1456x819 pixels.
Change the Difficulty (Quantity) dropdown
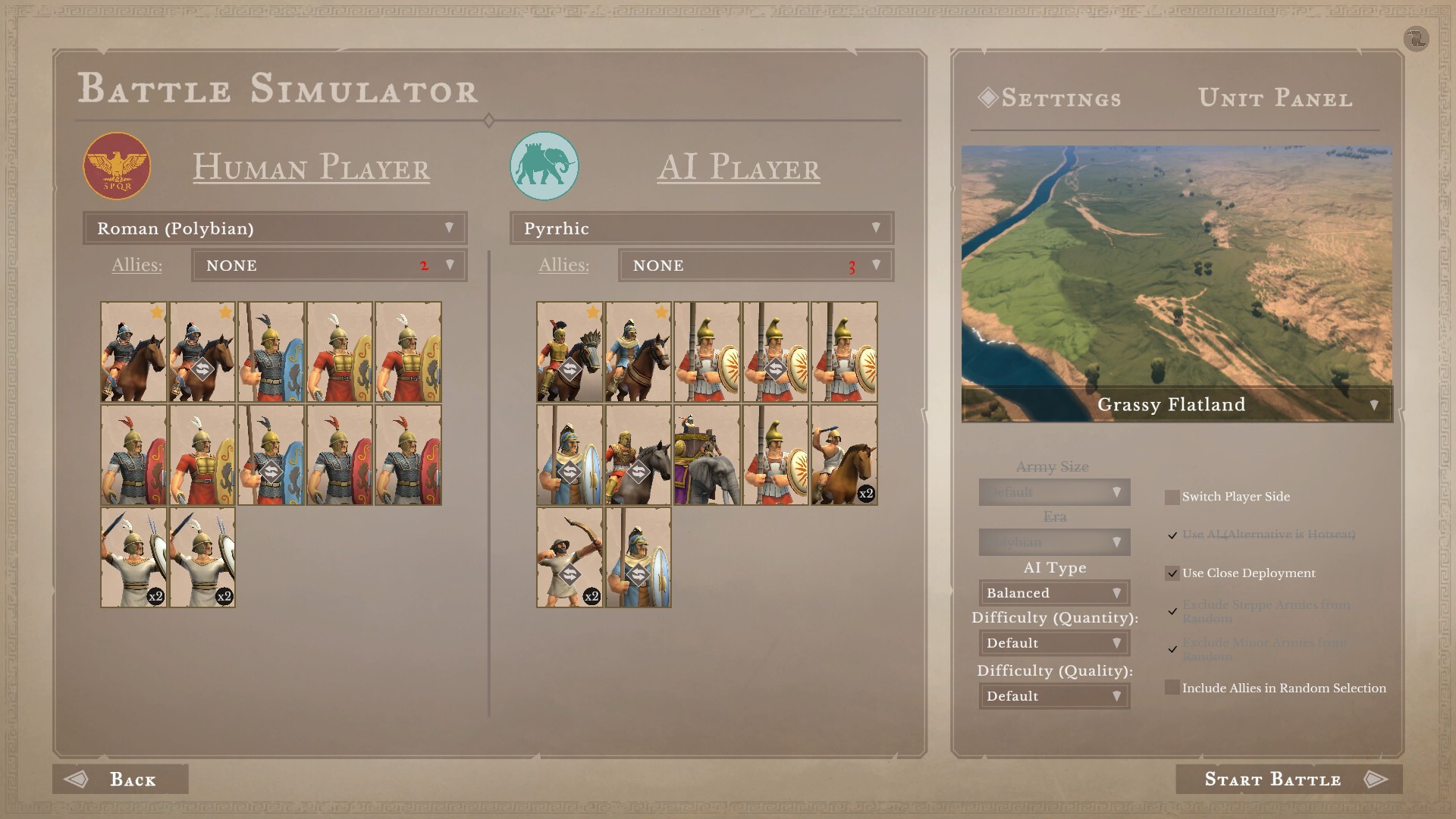[x=1054, y=643]
